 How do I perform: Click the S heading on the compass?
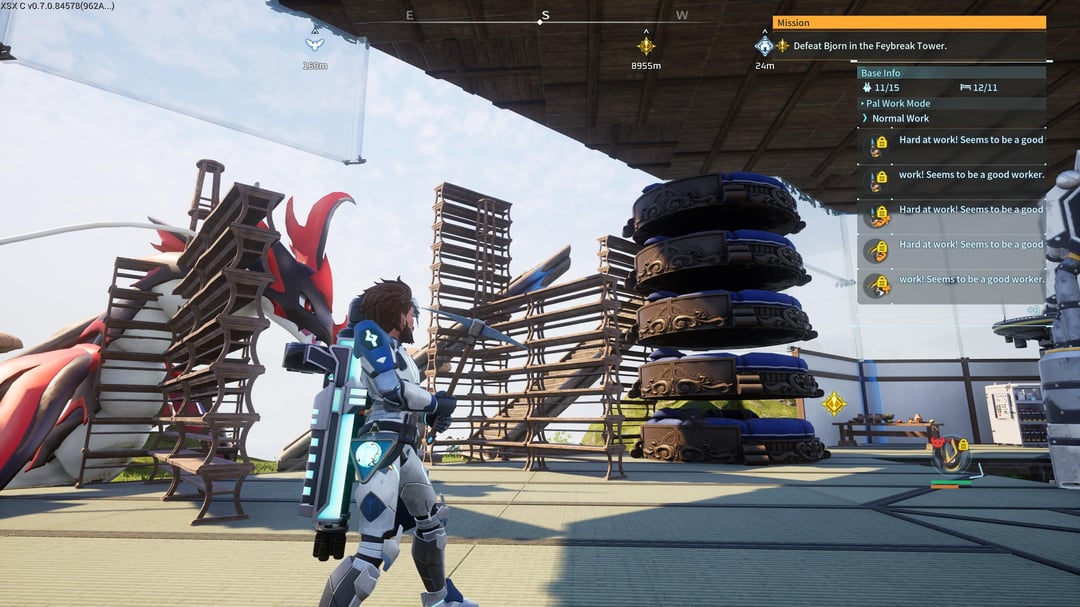[545, 16]
